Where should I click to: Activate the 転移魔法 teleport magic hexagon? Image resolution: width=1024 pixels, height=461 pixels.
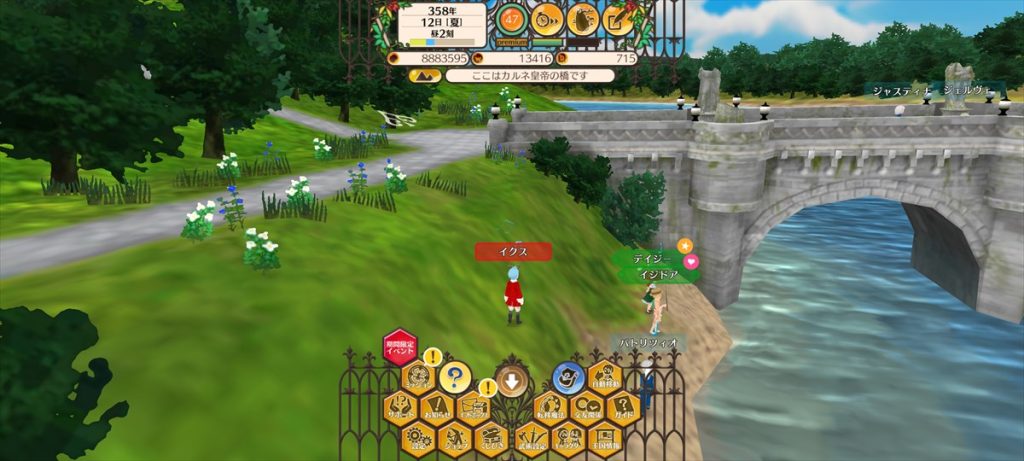click(x=550, y=408)
